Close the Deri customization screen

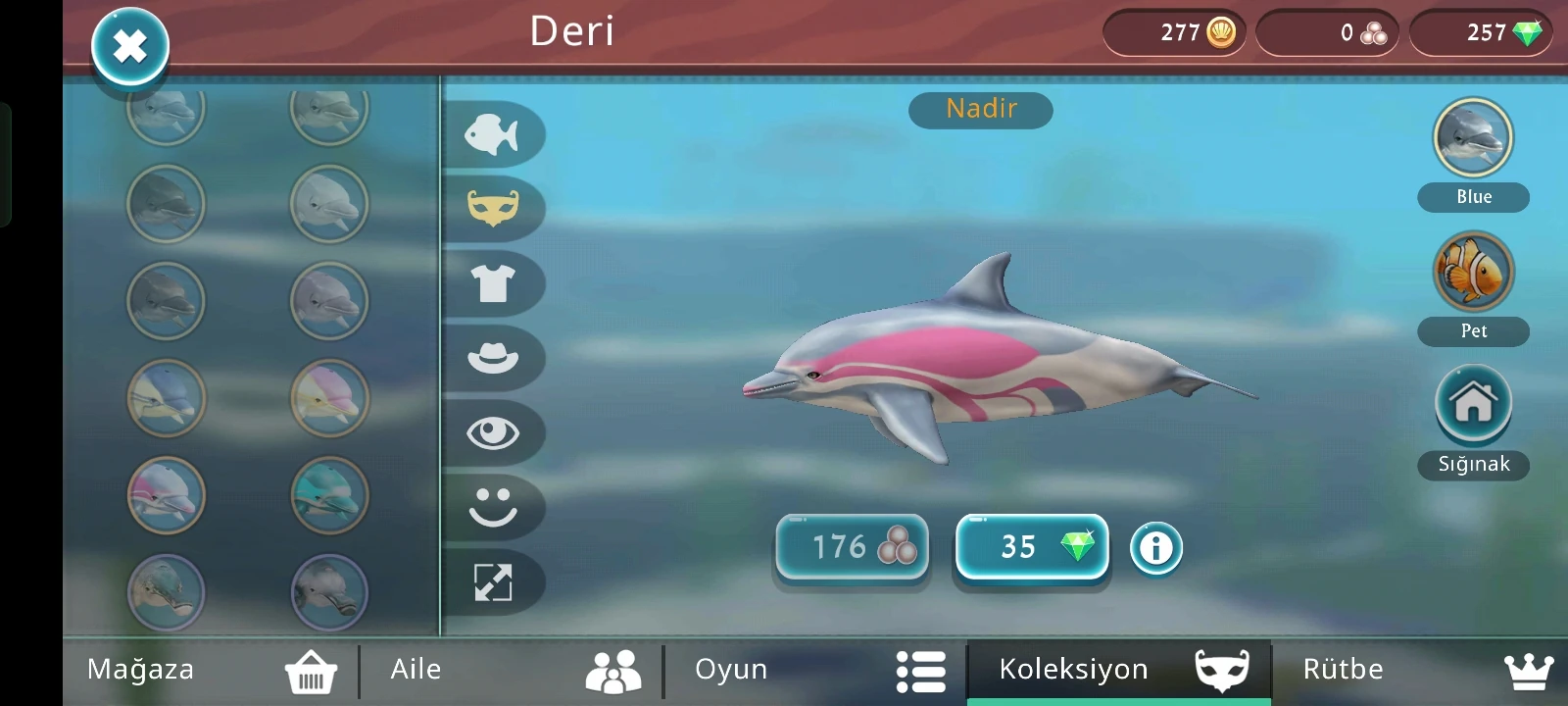coord(128,46)
